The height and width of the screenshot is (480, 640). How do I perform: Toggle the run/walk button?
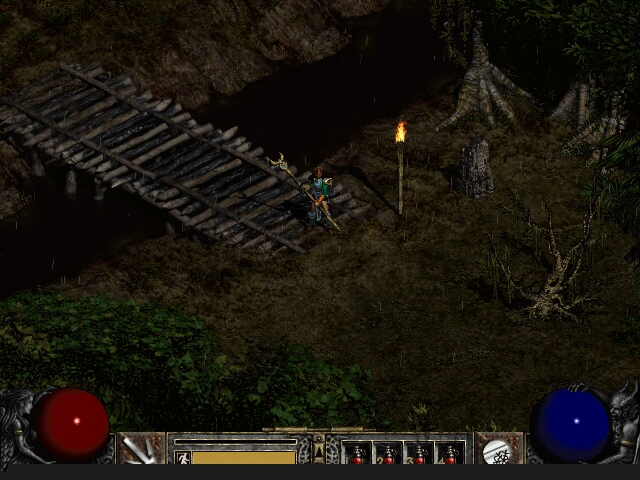pyautogui.click(x=183, y=457)
